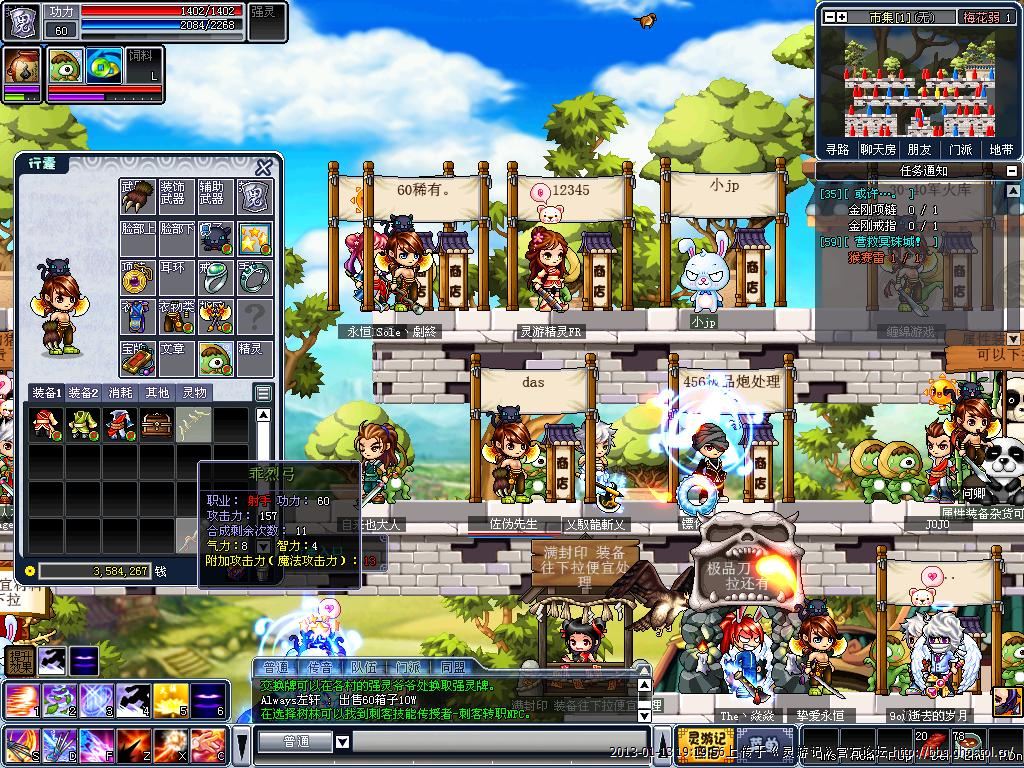Open the 聊天房 chat room
The width and height of the screenshot is (1024, 768).
(x=877, y=149)
